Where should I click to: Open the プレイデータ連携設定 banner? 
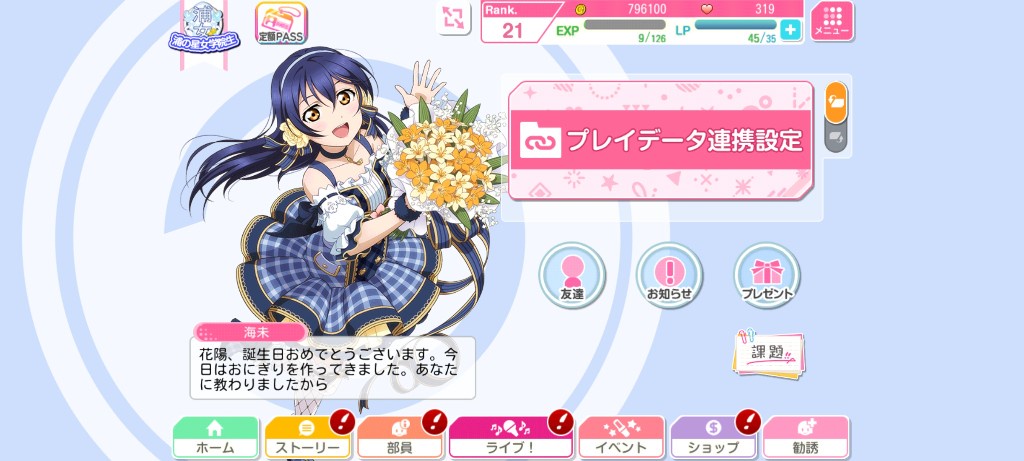[x=661, y=140]
